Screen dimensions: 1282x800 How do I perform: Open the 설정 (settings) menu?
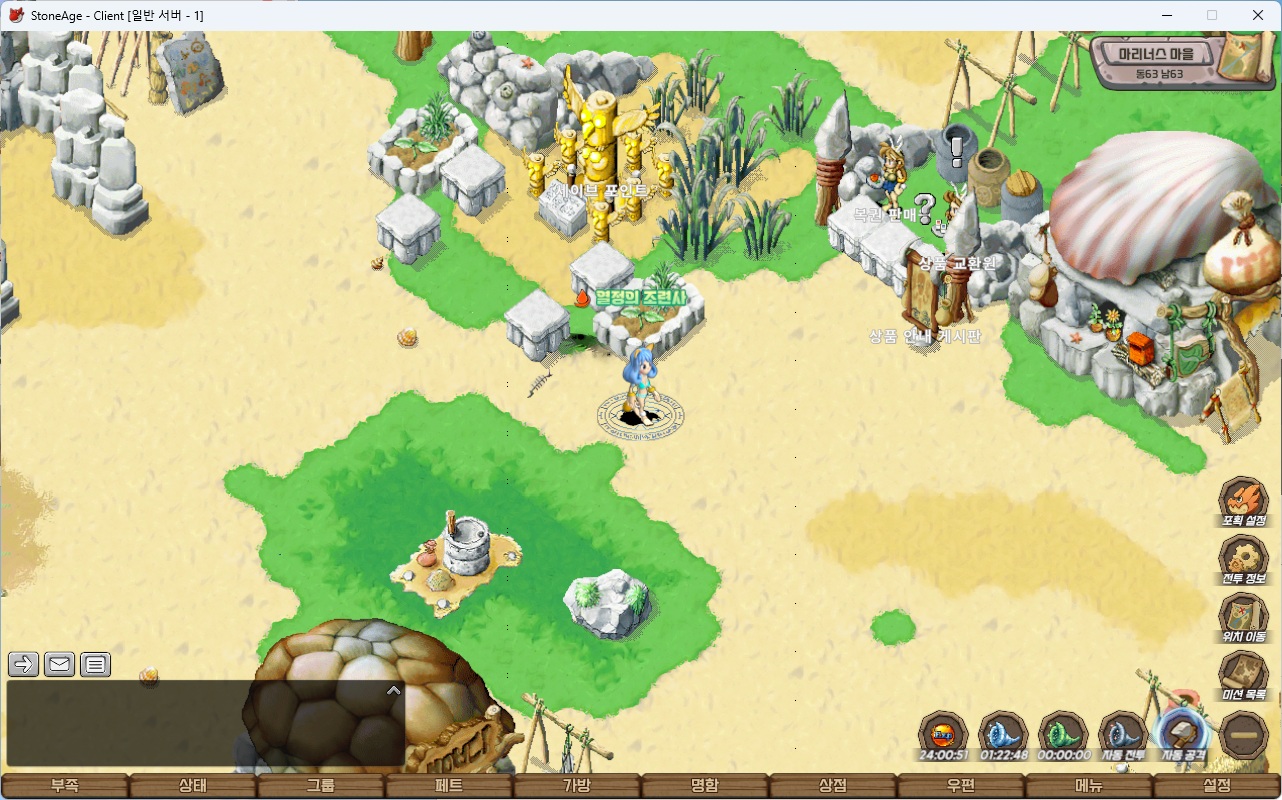[x=1217, y=786]
